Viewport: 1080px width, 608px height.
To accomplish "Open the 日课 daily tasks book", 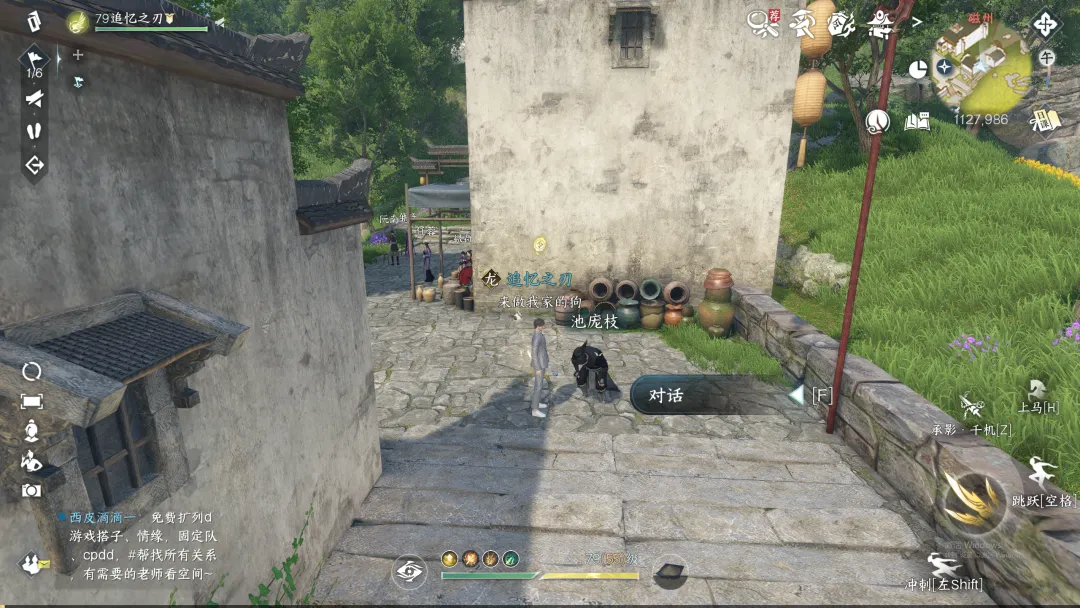I will click(x=1045, y=120).
